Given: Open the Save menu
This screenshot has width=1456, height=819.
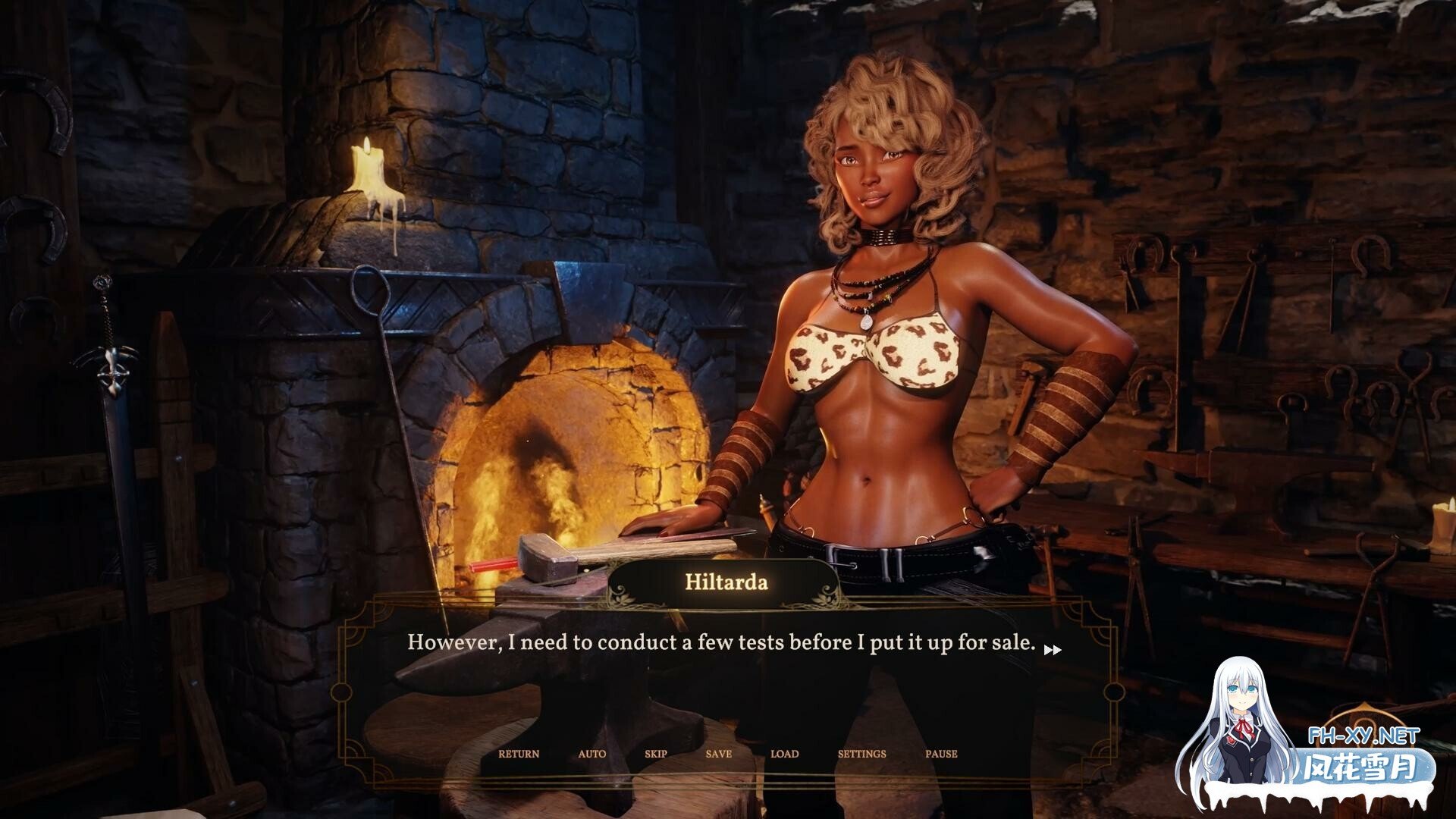Looking at the screenshot, I should (x=718, y=754).
